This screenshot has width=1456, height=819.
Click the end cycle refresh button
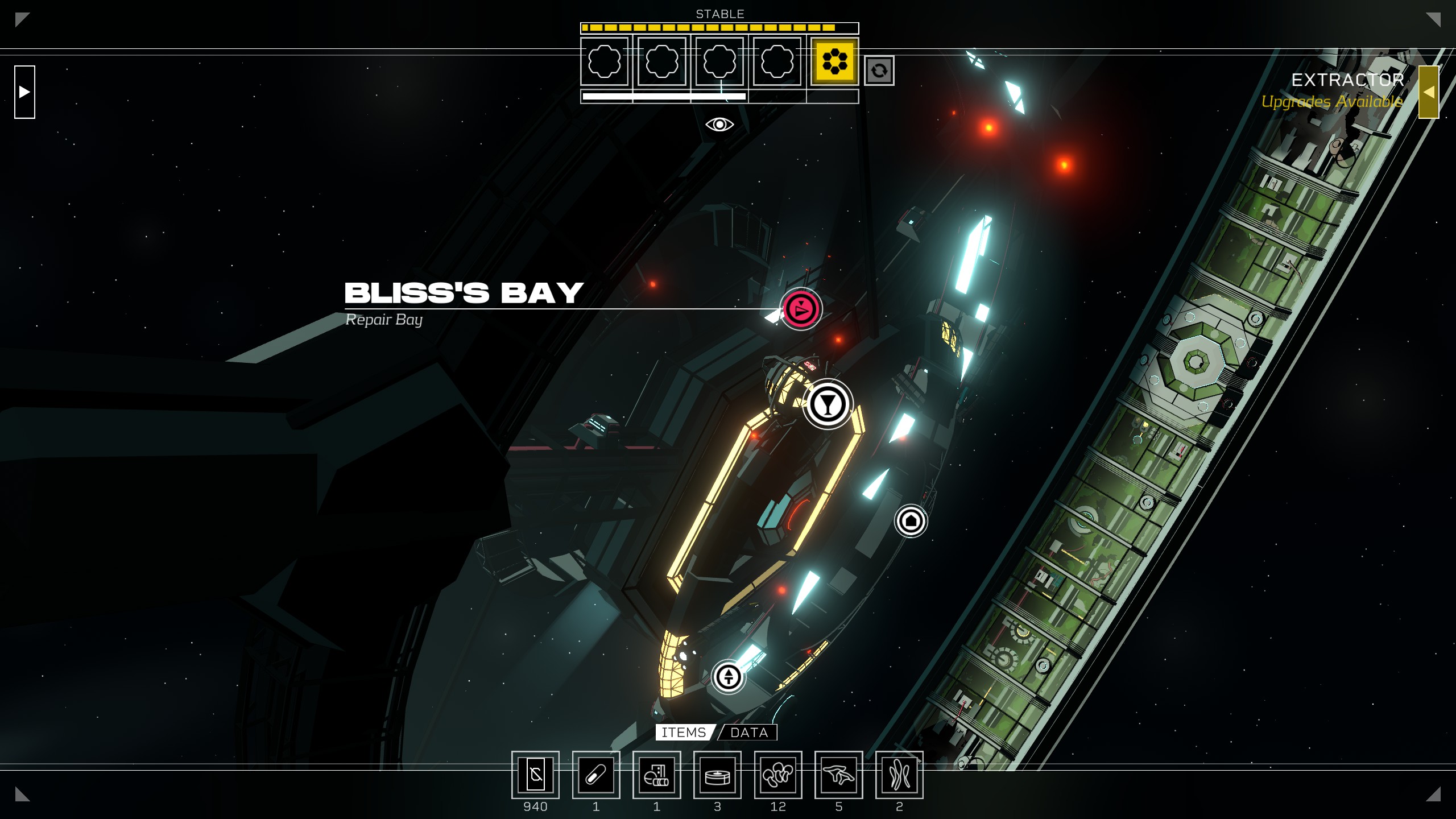[879, 71]
